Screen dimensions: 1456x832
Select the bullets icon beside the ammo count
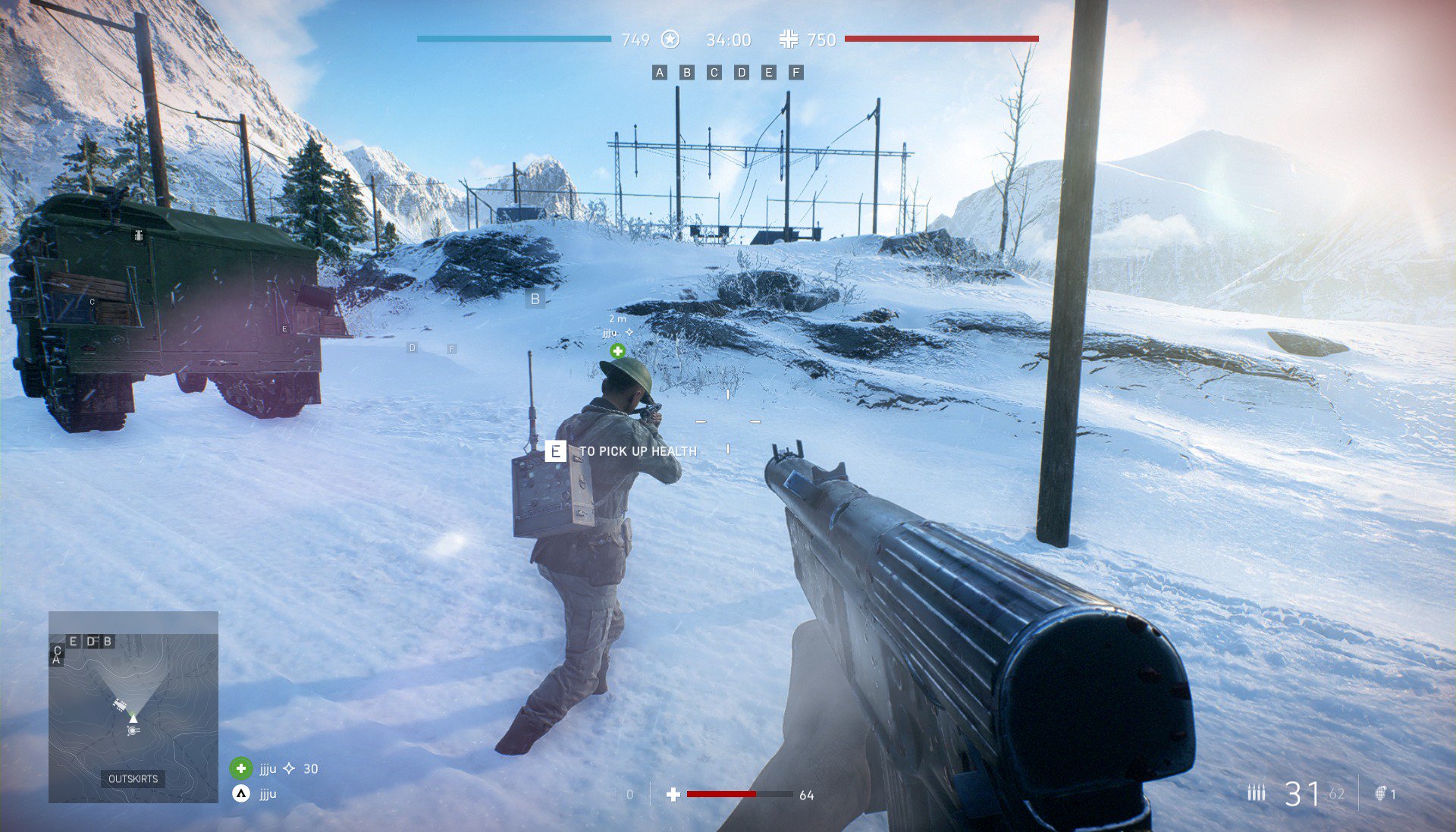[1257, 792]
